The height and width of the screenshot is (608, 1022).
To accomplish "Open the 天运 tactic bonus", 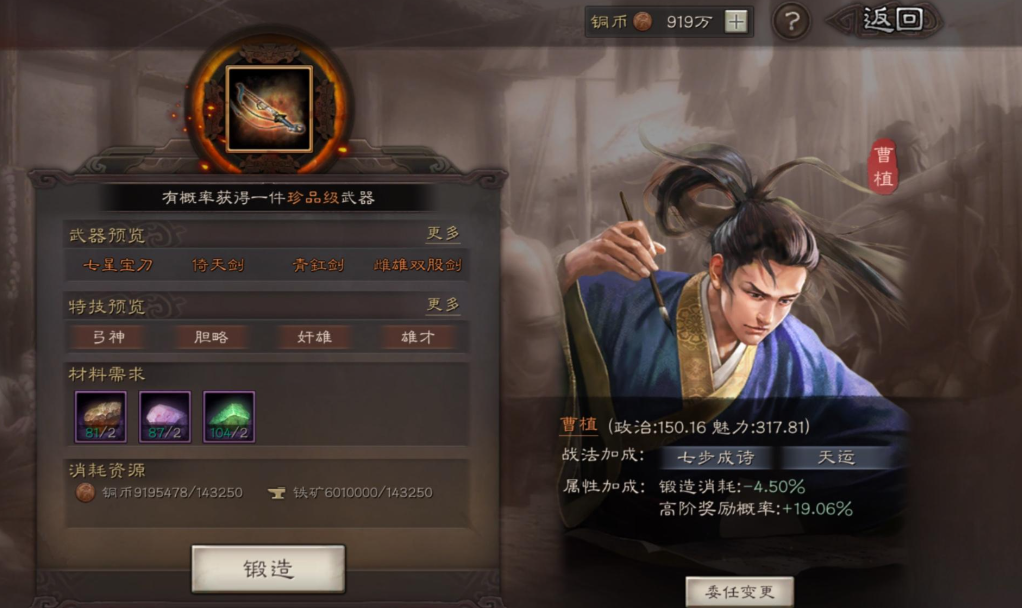I will pyautogui.click(x=835, y=458).
